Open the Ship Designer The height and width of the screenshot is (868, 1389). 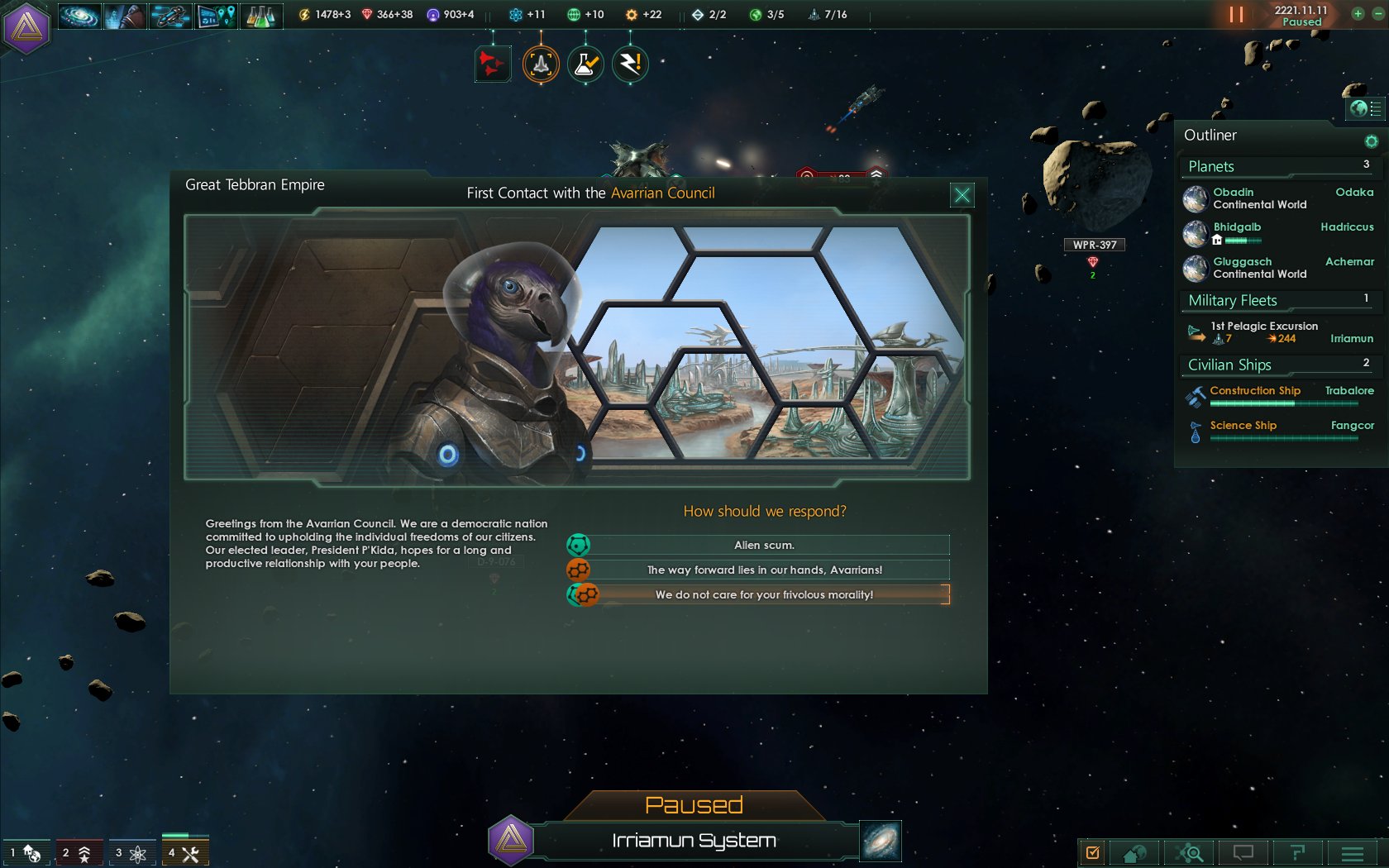tap(170, 14)
